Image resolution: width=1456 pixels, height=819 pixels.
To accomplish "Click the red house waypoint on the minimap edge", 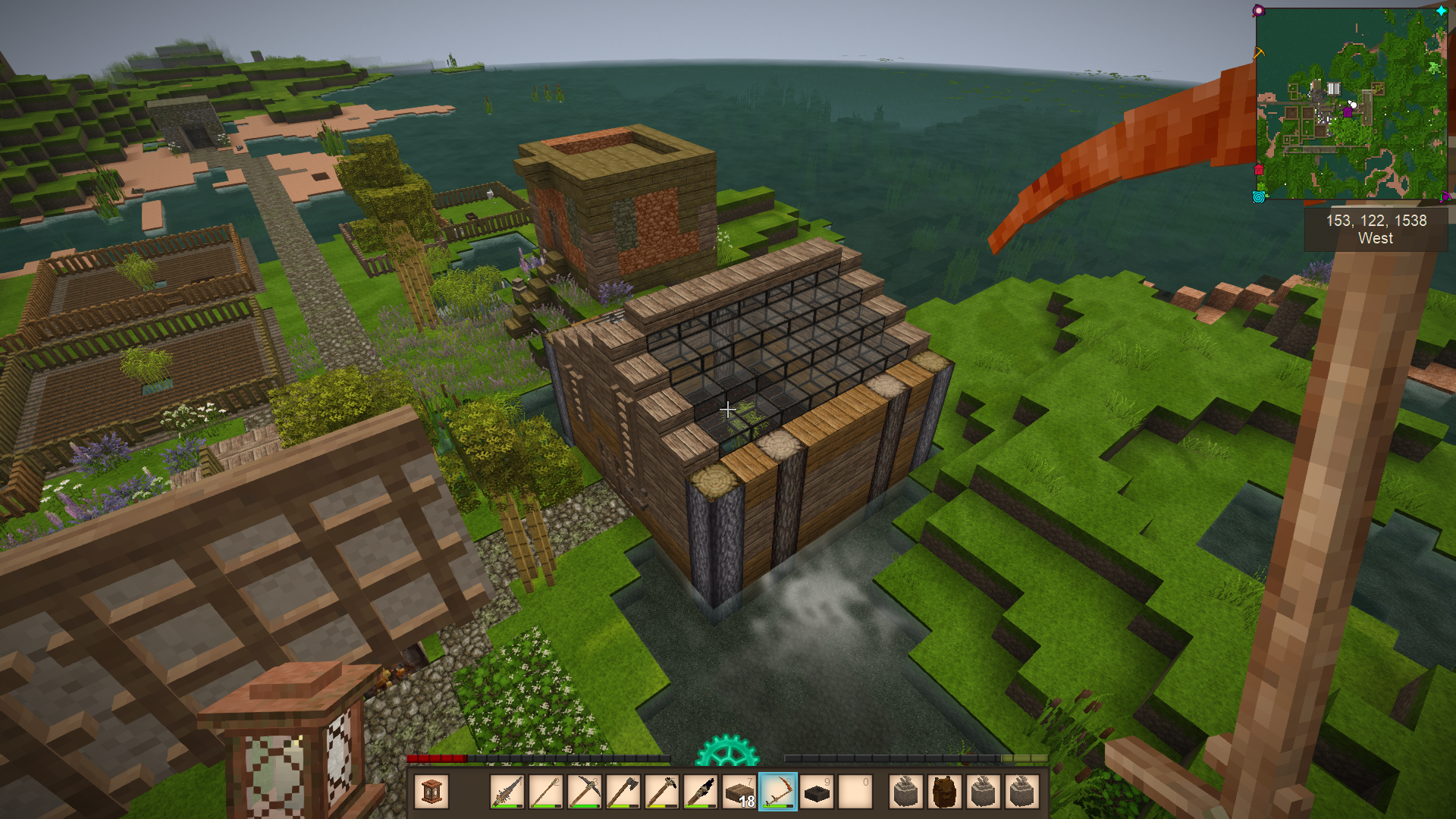I will point(1260,169).
